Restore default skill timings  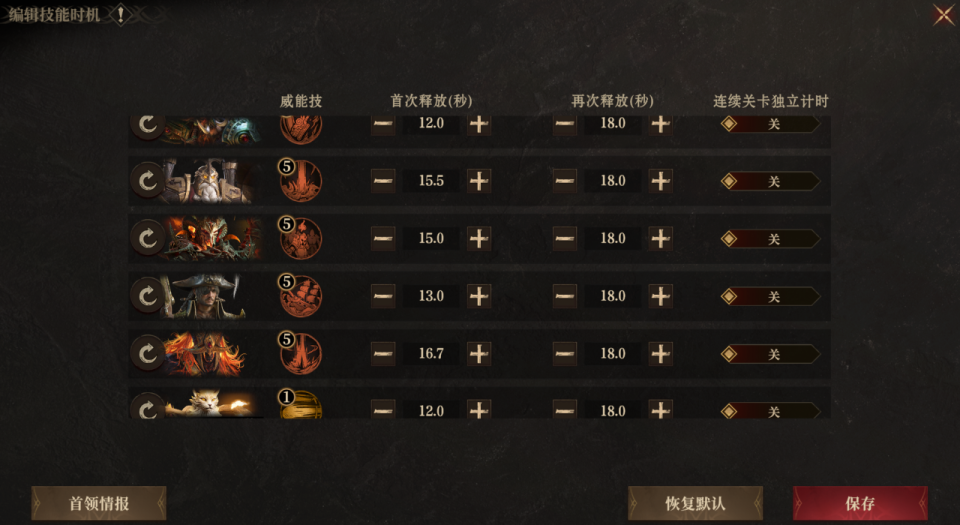click(695, 503)
